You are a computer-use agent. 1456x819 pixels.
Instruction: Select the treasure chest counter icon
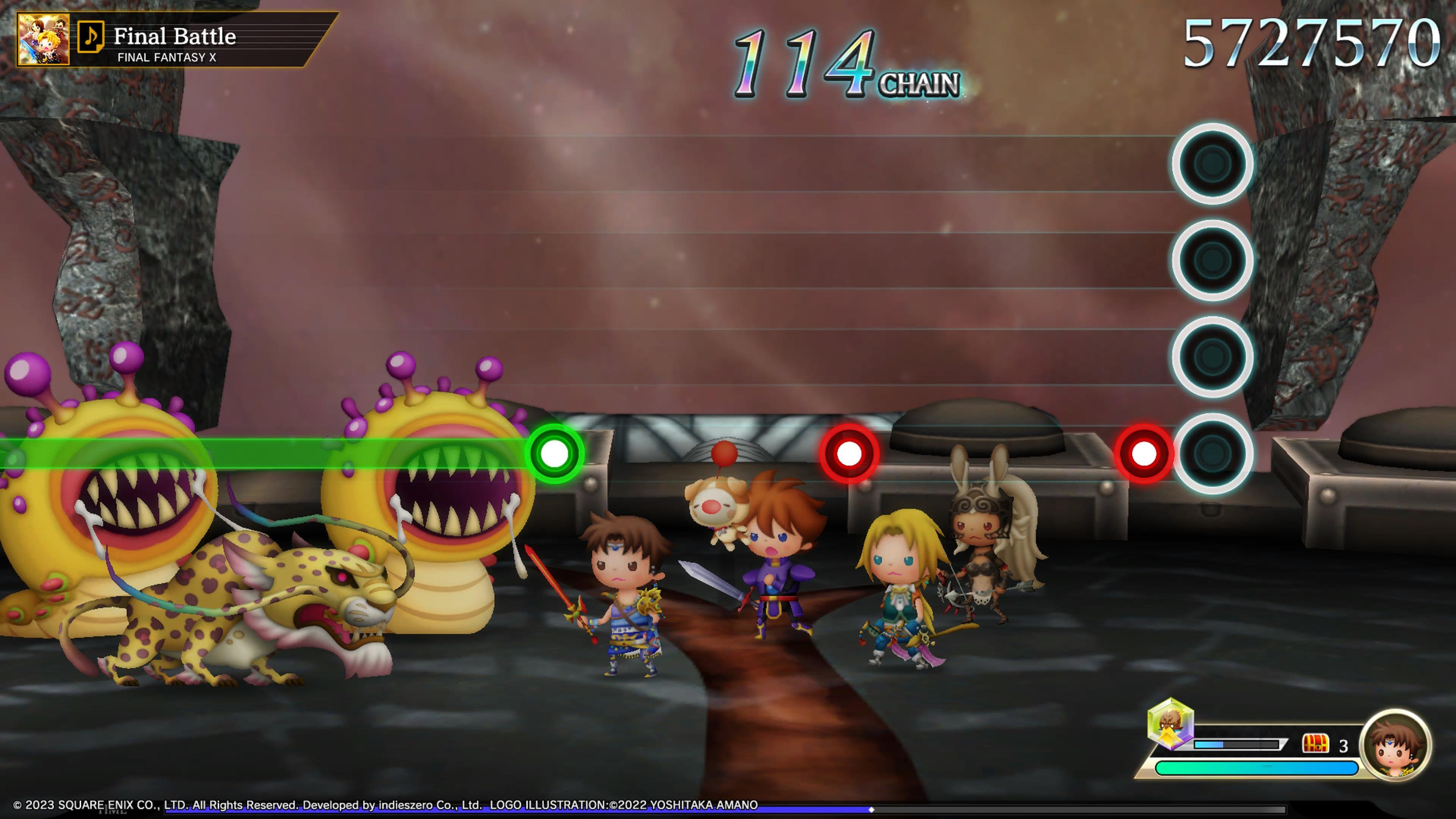click(x=1315, y=744)
